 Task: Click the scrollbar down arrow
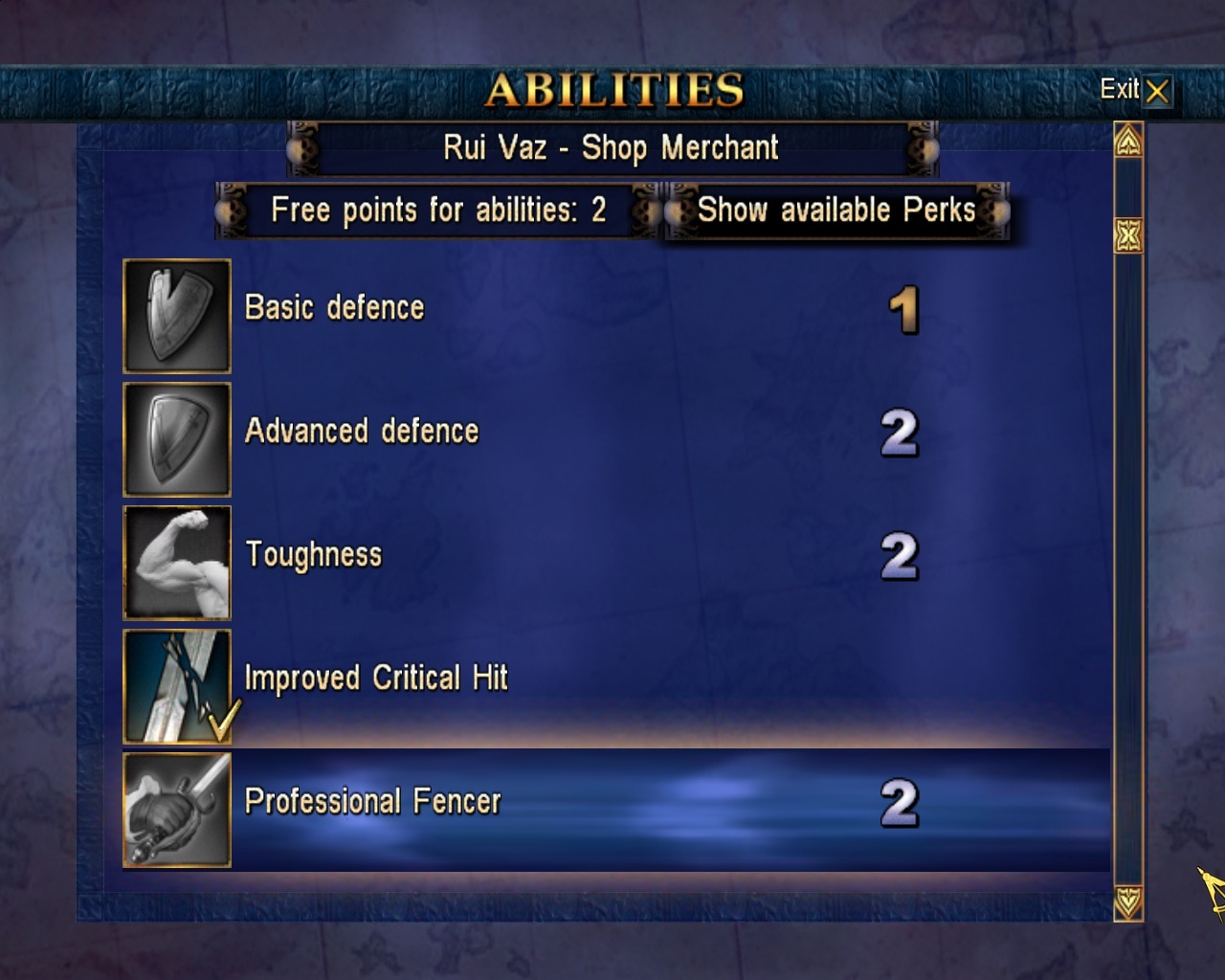tap(1128, 902)
